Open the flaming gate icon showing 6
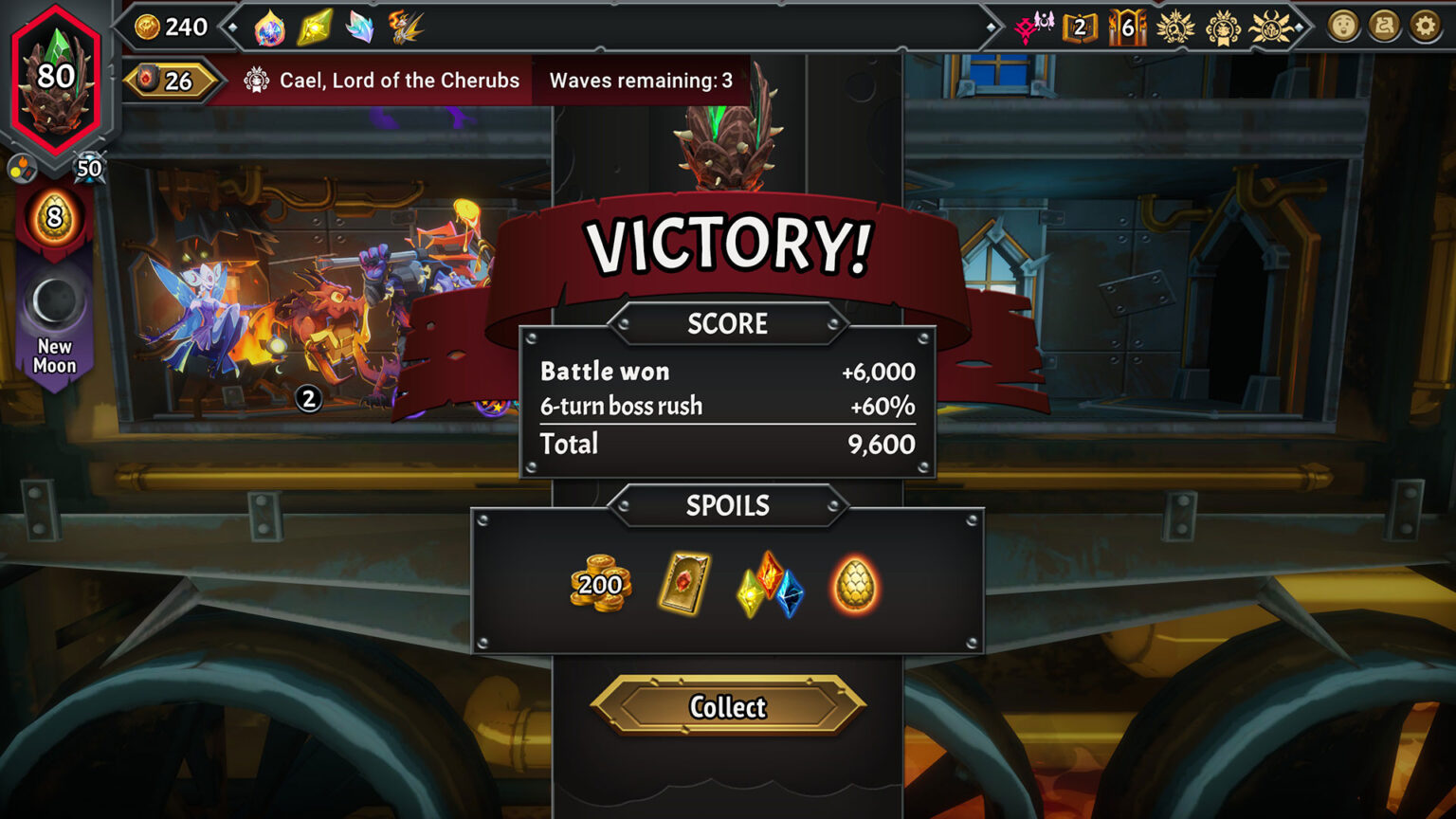This screenshot has width=1456, height=819. pos(1127,27)
